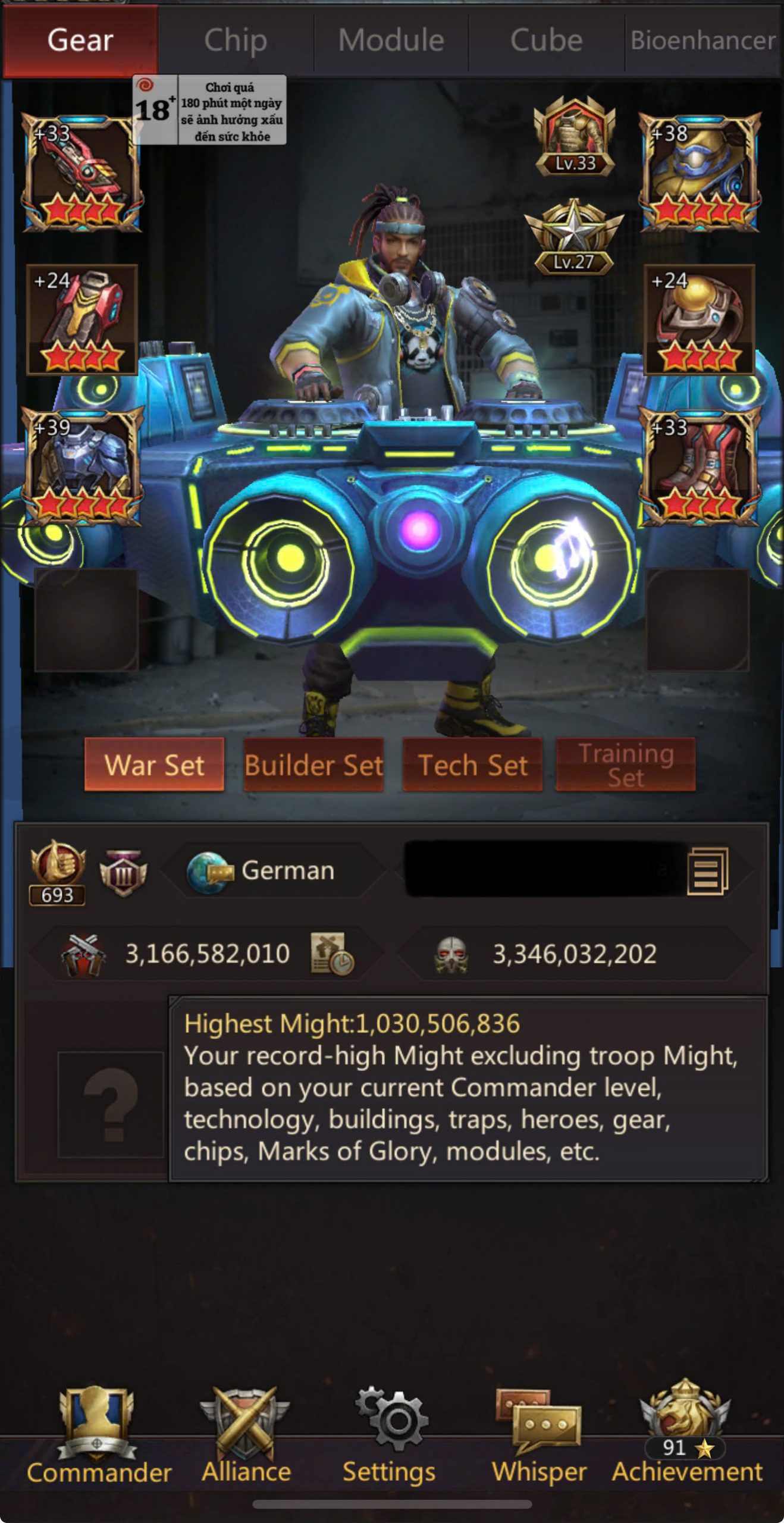This screenshot has height=1523, width=784.
Task: Change the German language setting
Action: (x=274, y=871)
